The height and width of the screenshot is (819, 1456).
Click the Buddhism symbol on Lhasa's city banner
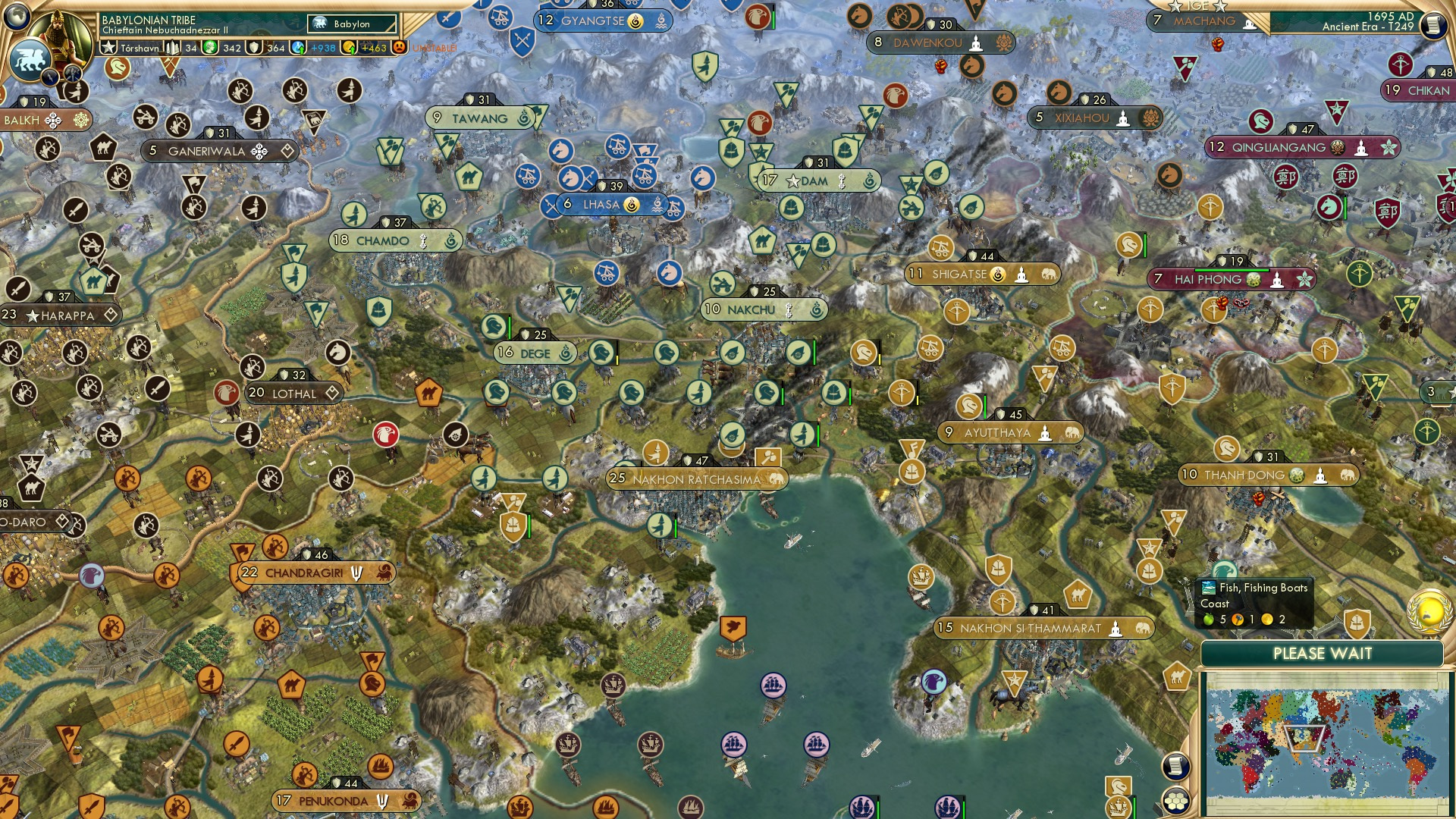pos(631,203)
